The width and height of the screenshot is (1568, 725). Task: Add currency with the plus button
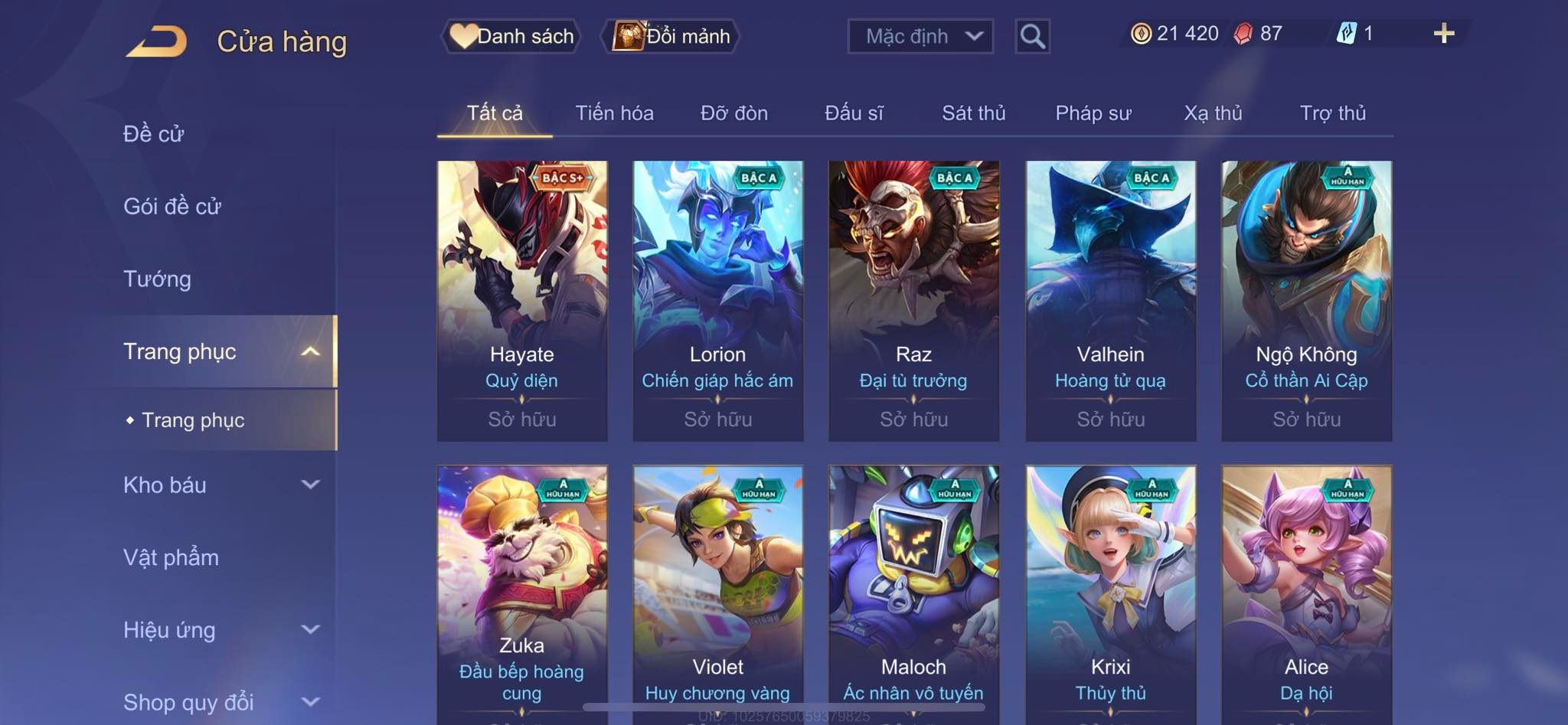tap(1443, 34)
